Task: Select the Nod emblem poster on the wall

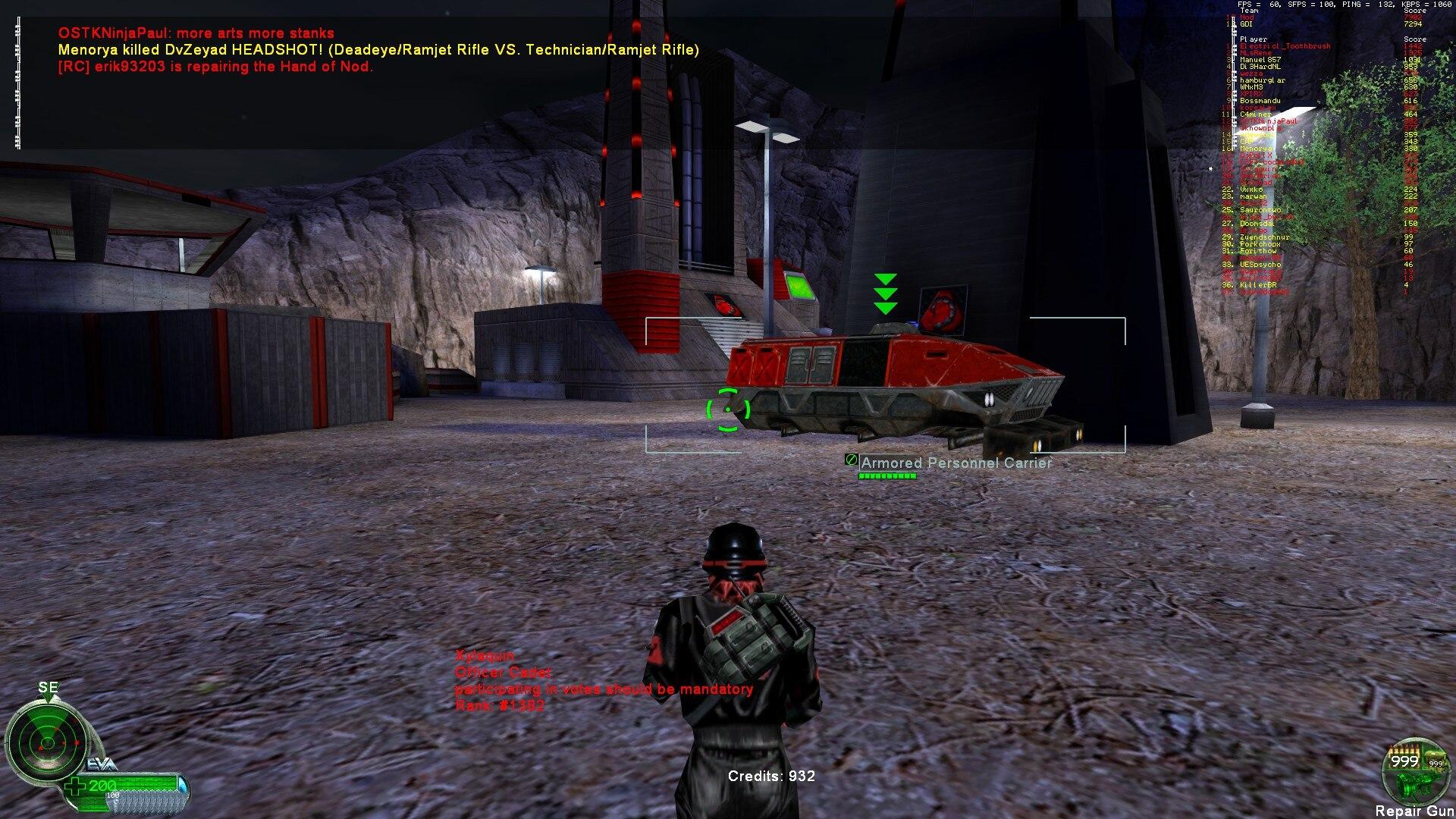Action: (943, 311)
